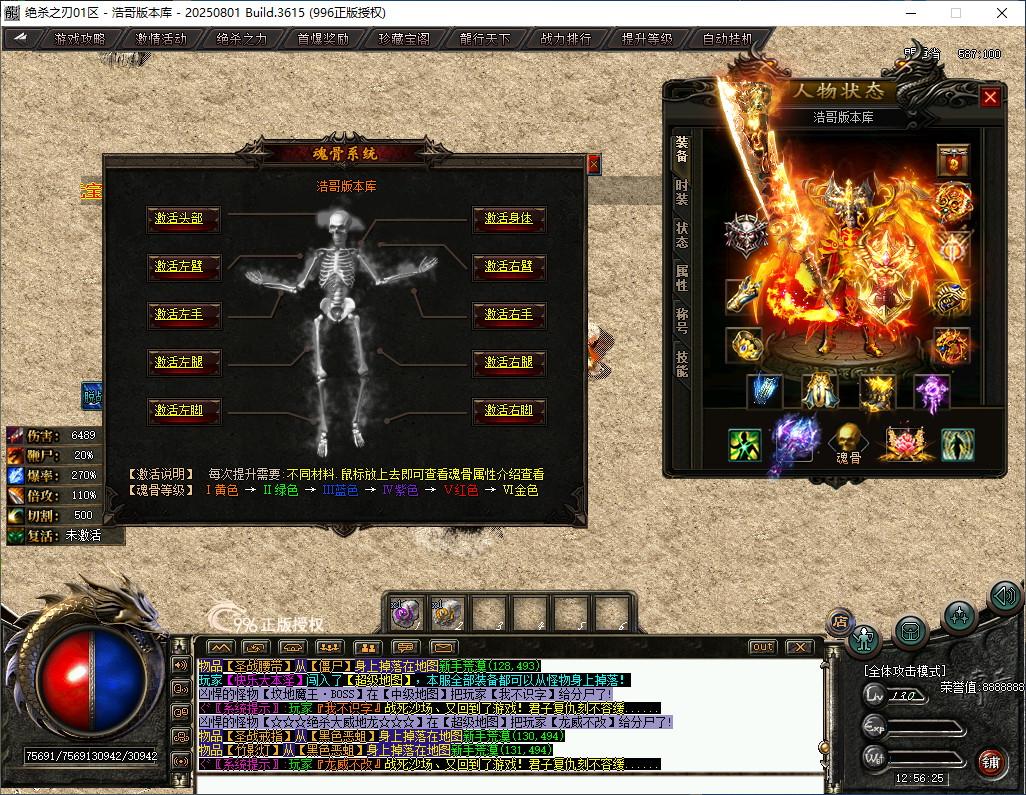Select the silver skull helmet equipment slot
Viewport: 1026px width, 795px height.
coord(745,234)
